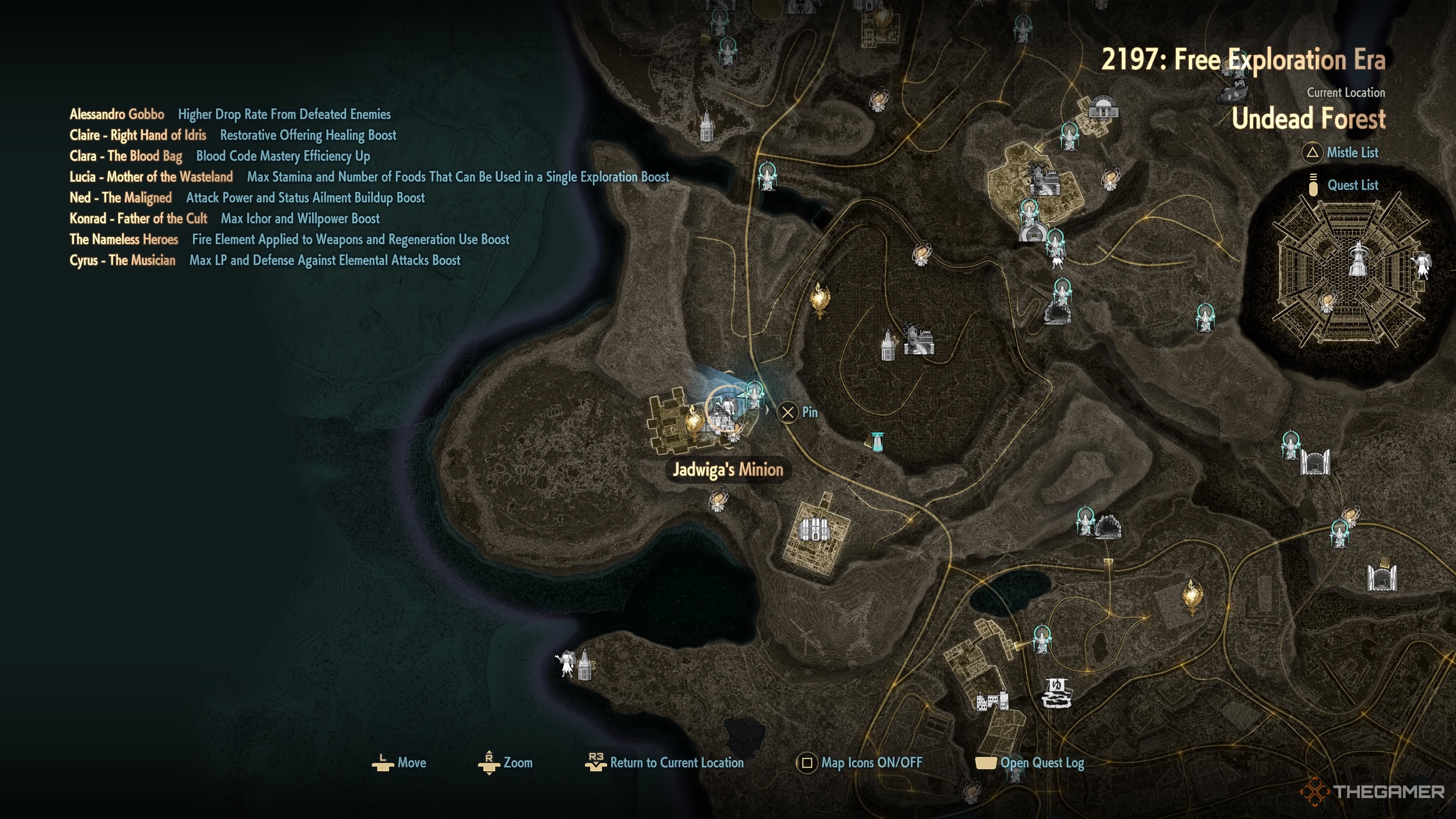The height and width of the screenshot is (819, 1456).
Task: Select the Ned - The Maligned boost row
Action: (x=247, y=198)
